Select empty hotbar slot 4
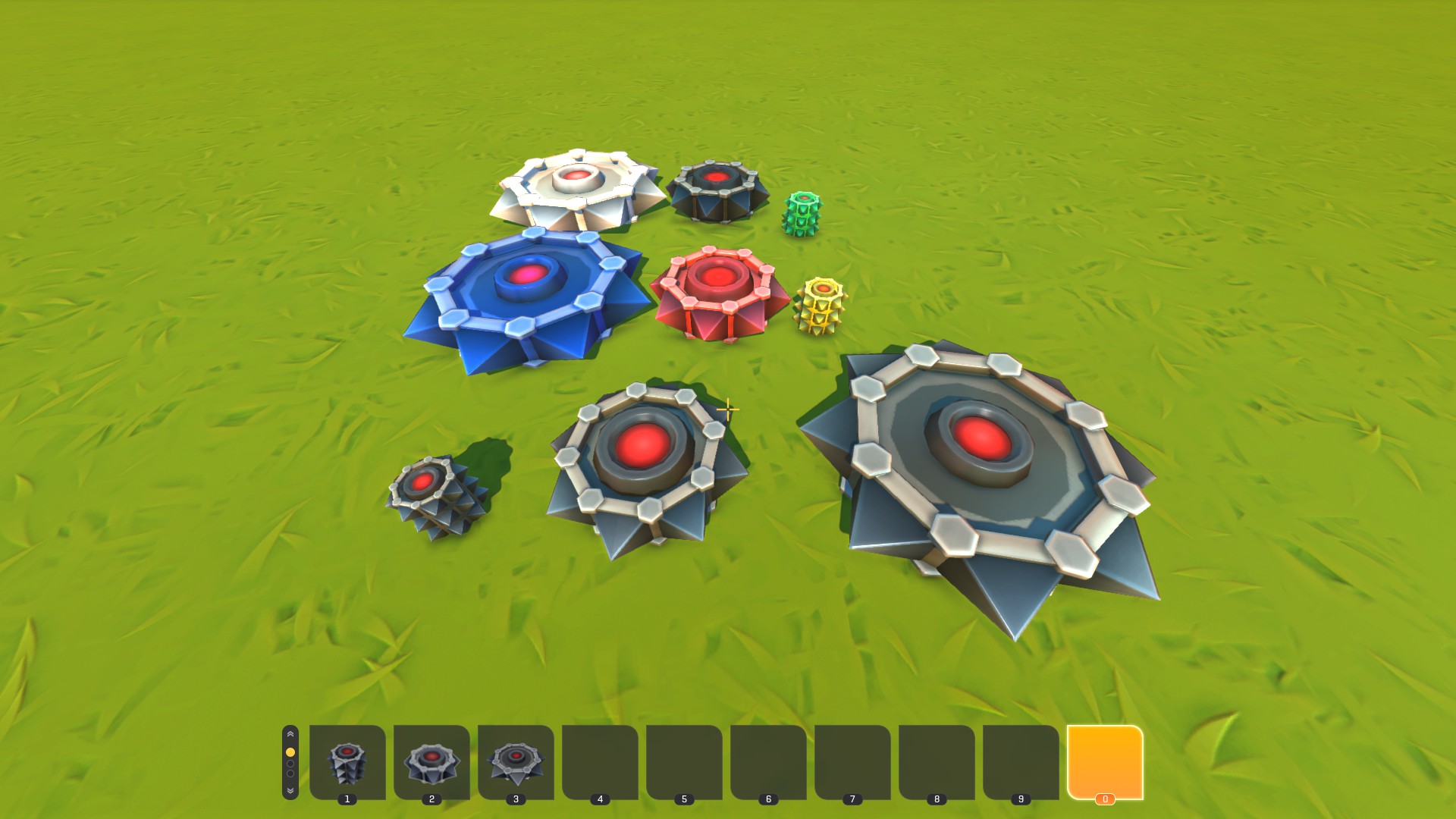This screenshot has height=819, width=1456. 600,761
